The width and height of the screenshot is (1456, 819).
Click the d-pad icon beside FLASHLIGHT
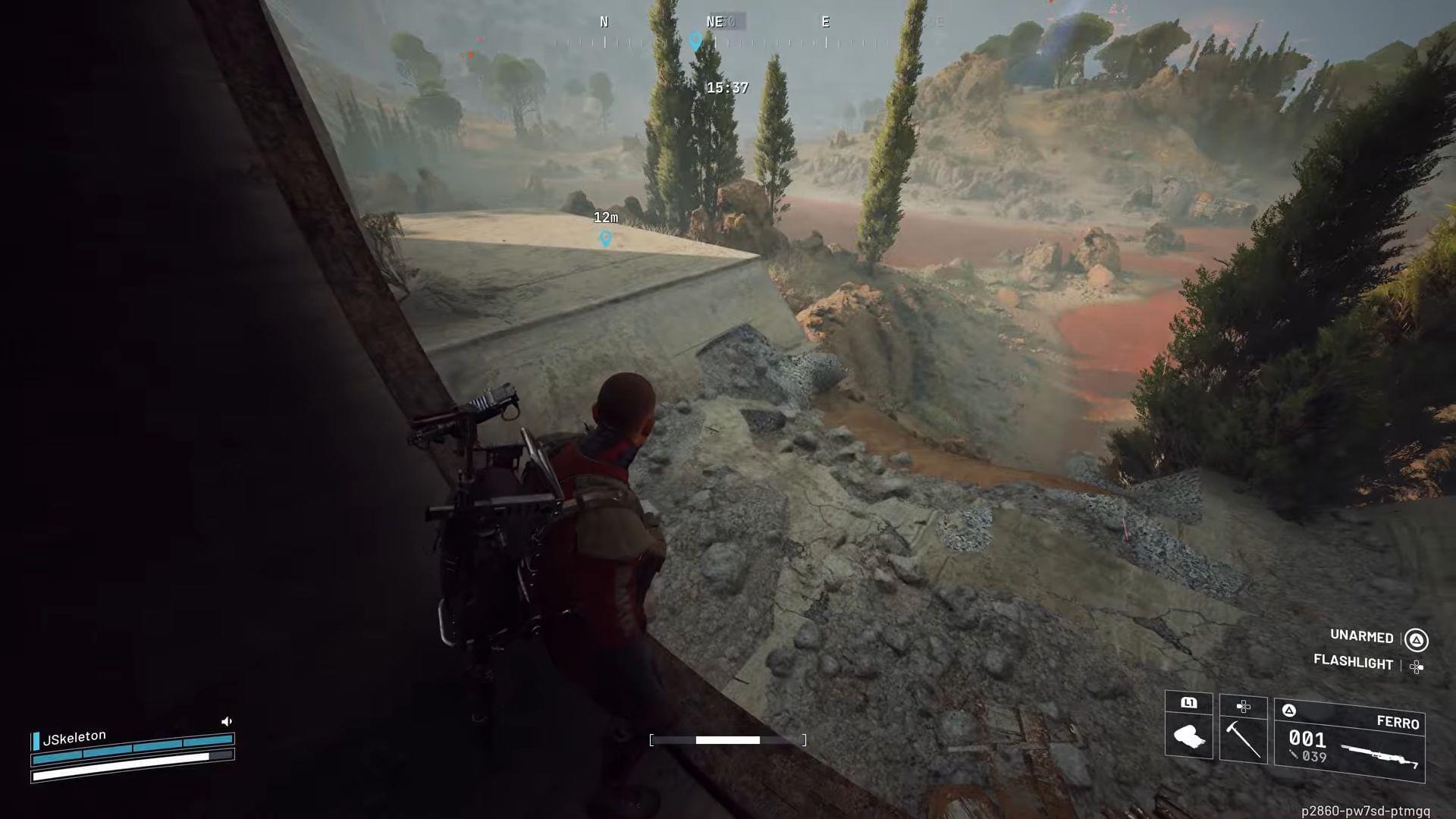coord(1415,665)
